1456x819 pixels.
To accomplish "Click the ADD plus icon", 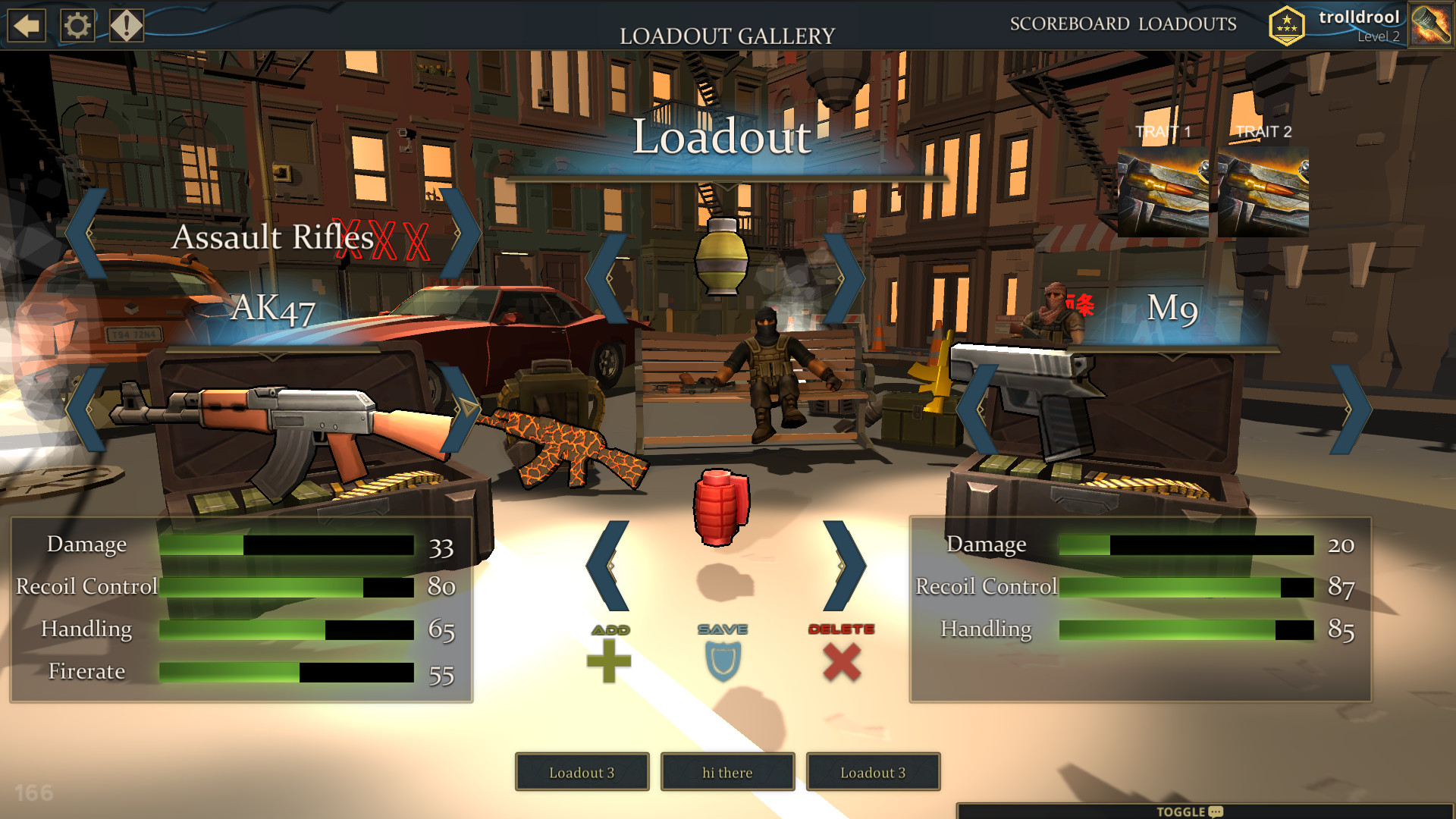I will [610, 660].
